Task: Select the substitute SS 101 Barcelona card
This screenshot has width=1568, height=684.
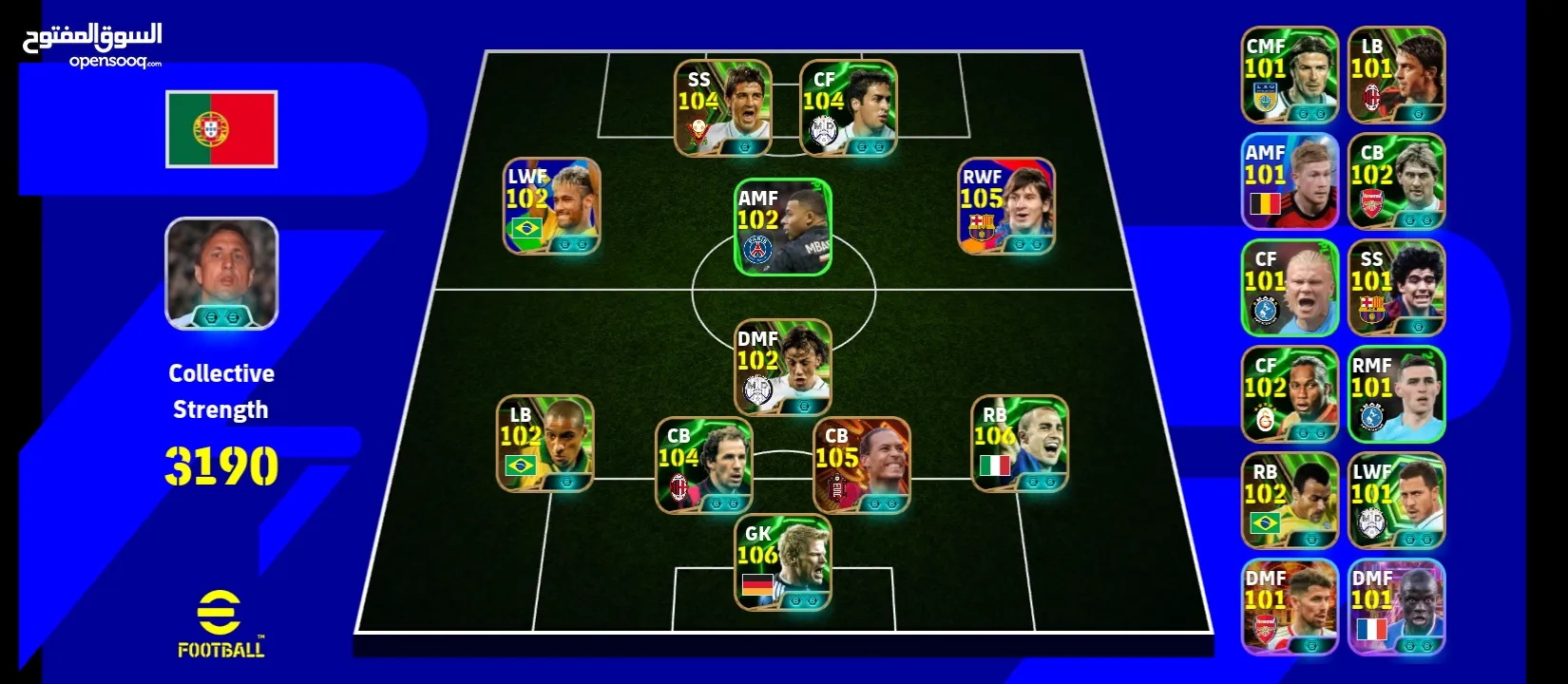Action: point(1396,288)
